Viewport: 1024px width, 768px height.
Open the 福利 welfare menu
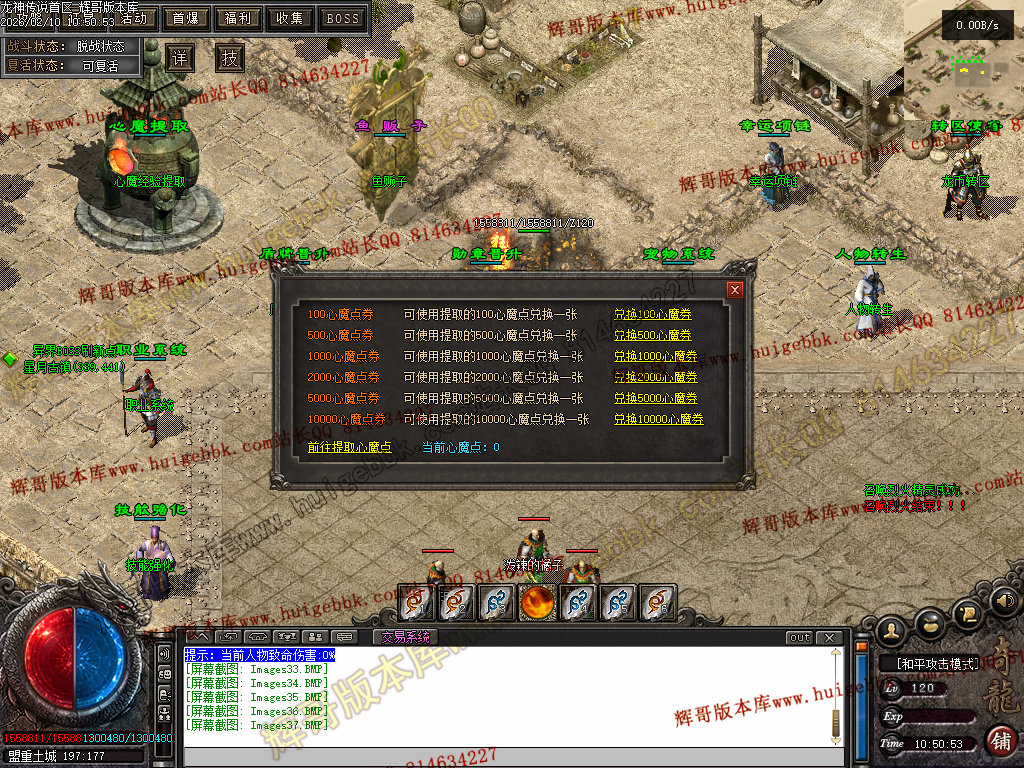(238, 18)
